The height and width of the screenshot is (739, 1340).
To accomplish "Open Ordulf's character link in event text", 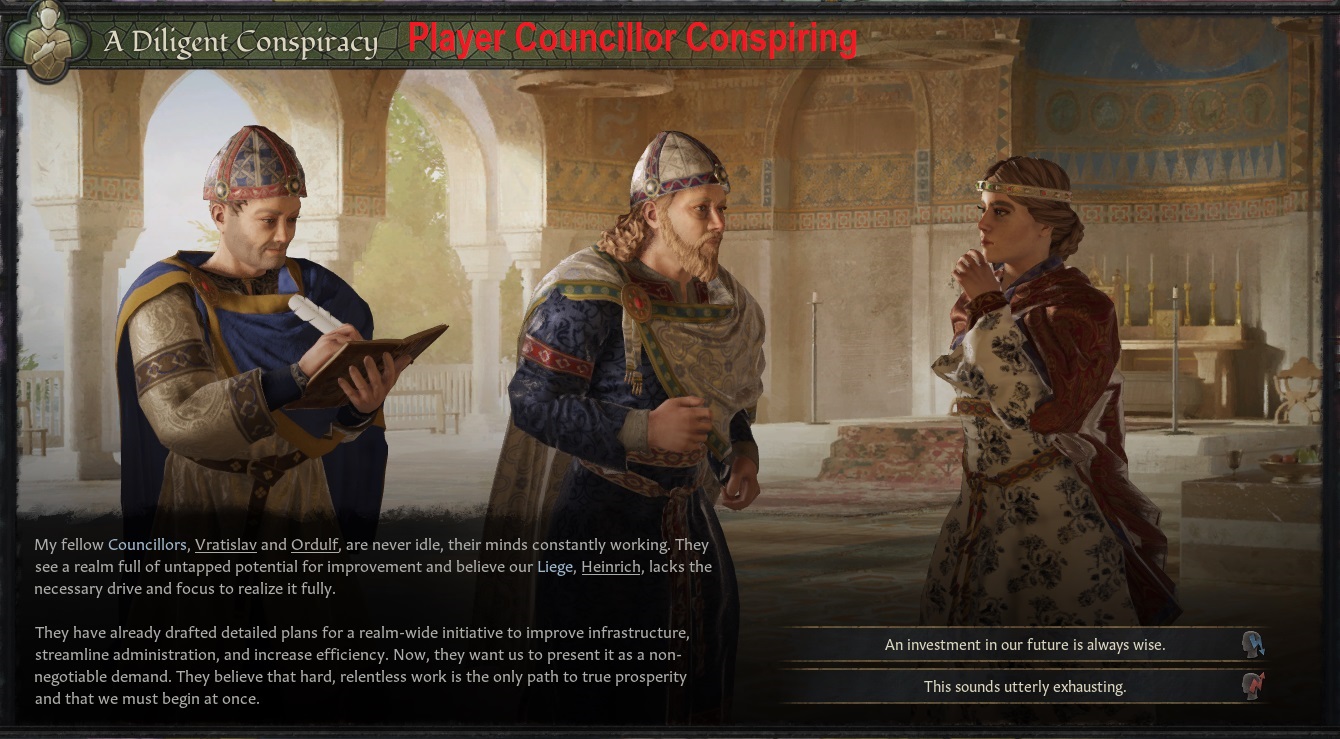I will (x=315, y=545).
